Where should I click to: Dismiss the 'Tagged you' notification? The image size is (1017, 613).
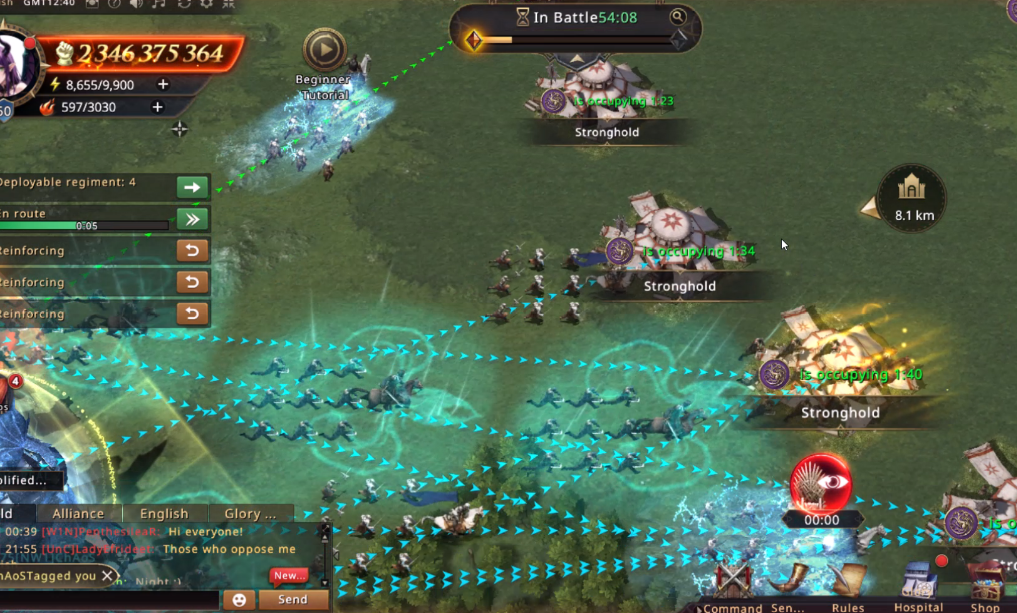pos(107,576)
